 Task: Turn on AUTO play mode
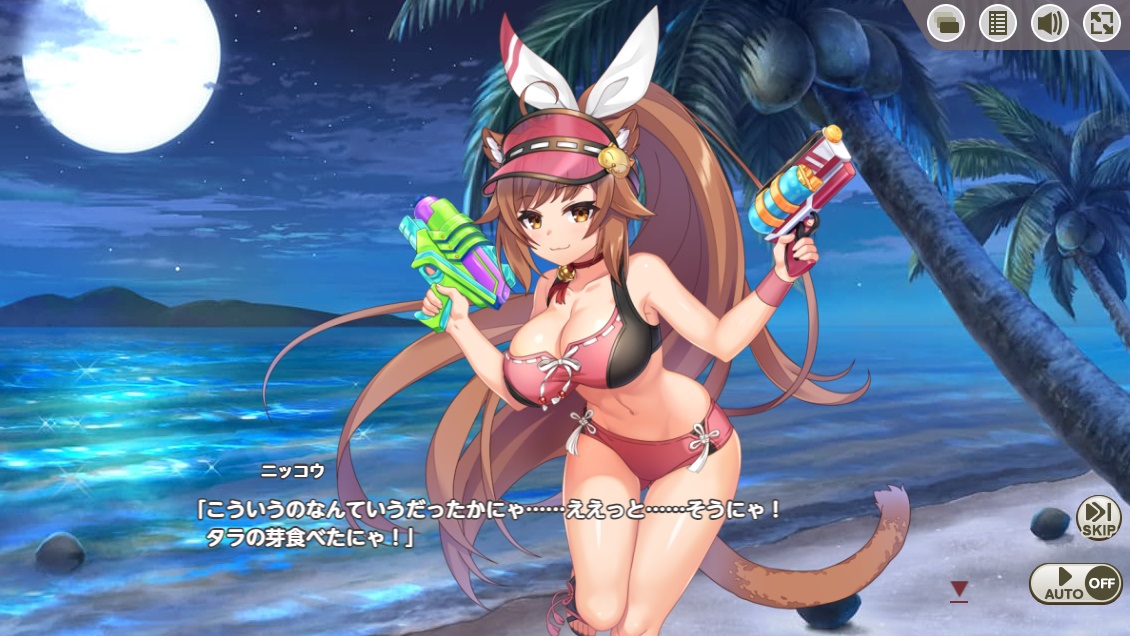(x=1075, y=583)
